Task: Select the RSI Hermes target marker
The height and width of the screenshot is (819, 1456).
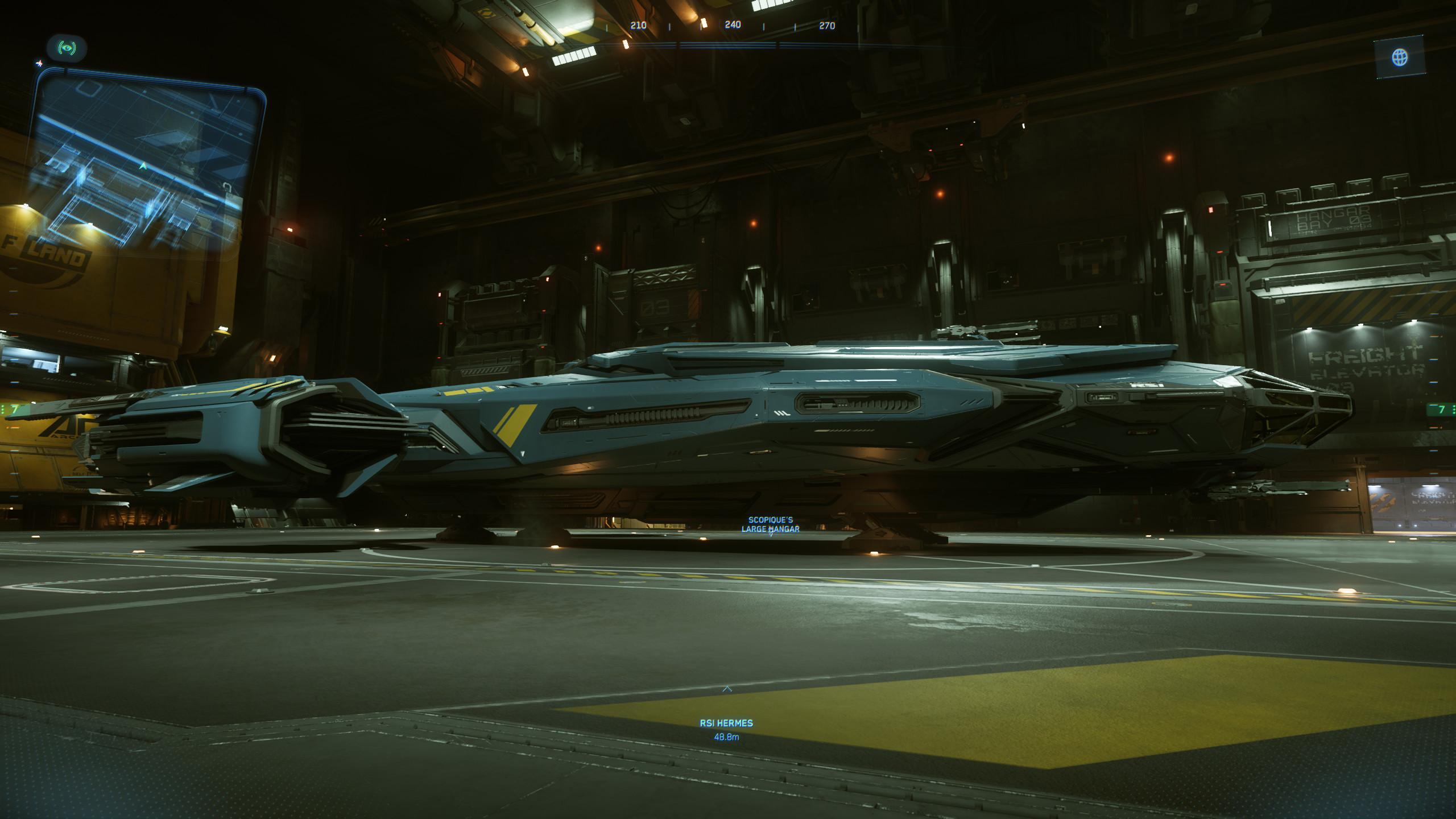Action: 726,689
